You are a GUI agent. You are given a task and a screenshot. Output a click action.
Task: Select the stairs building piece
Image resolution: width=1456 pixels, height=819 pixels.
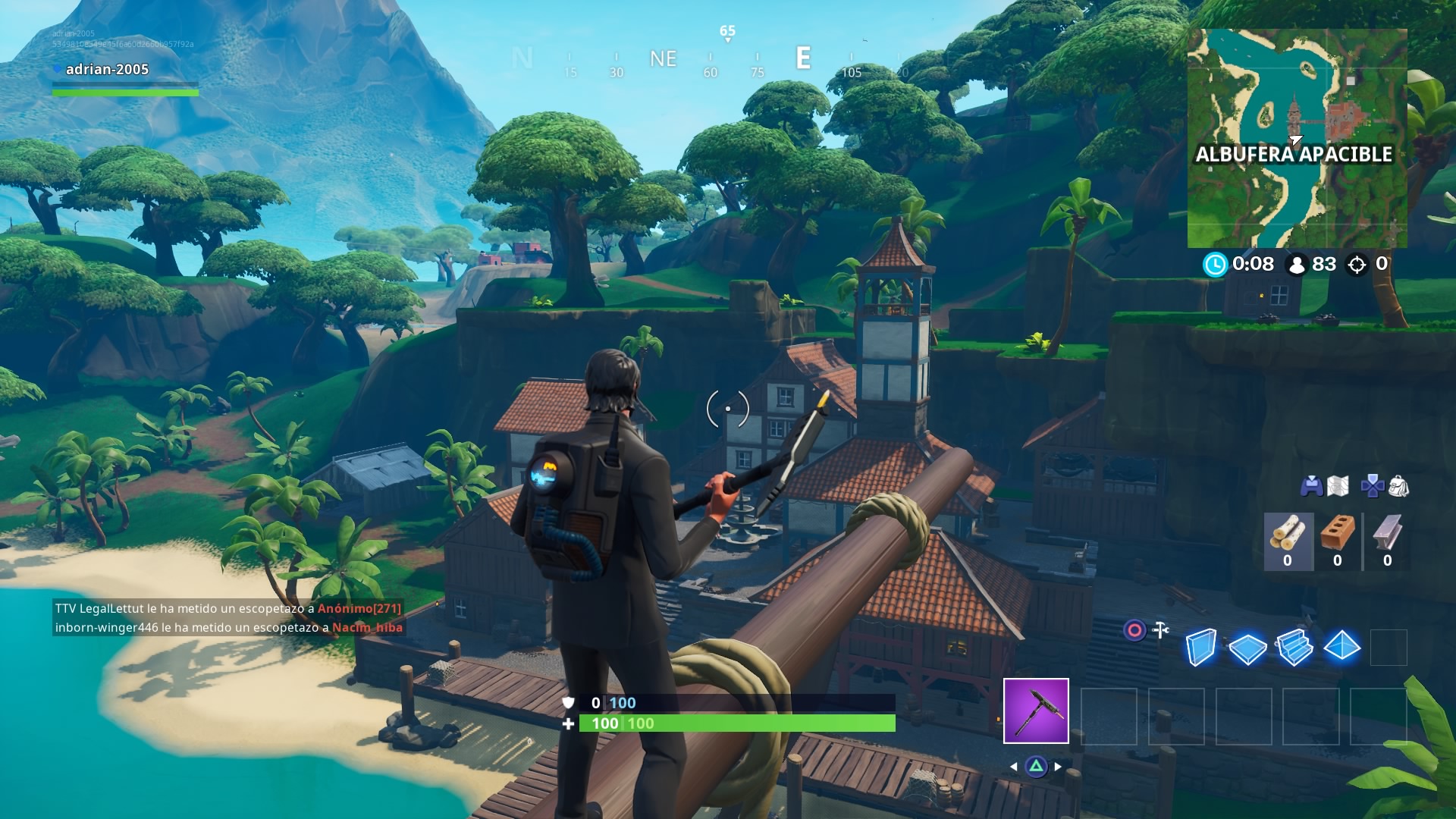pos(1294,648)
